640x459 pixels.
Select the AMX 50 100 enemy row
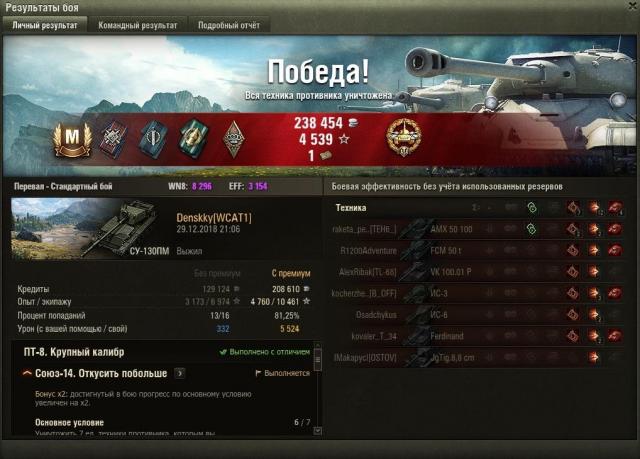(480, 229)
